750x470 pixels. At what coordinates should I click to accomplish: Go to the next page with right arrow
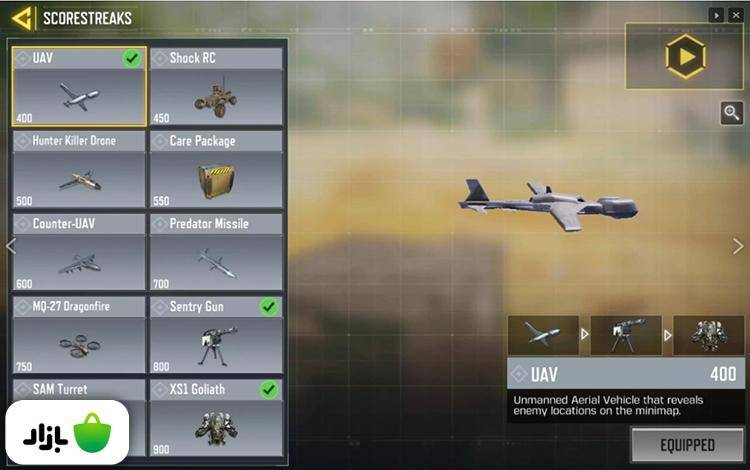pos(738,246)
